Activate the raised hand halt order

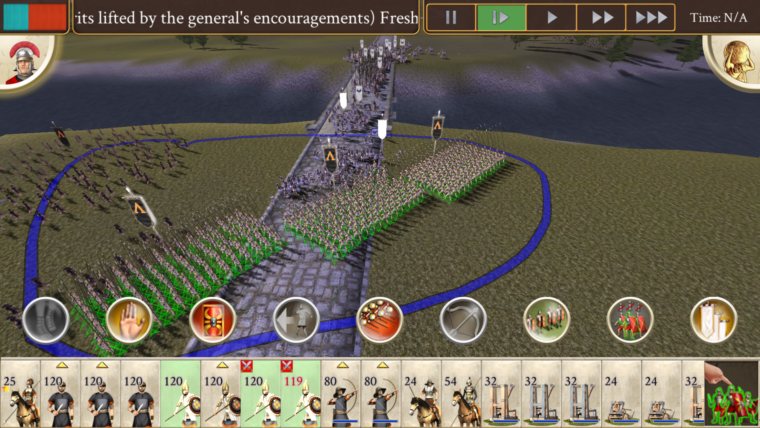pyautogui.click(x=128, y=320)
